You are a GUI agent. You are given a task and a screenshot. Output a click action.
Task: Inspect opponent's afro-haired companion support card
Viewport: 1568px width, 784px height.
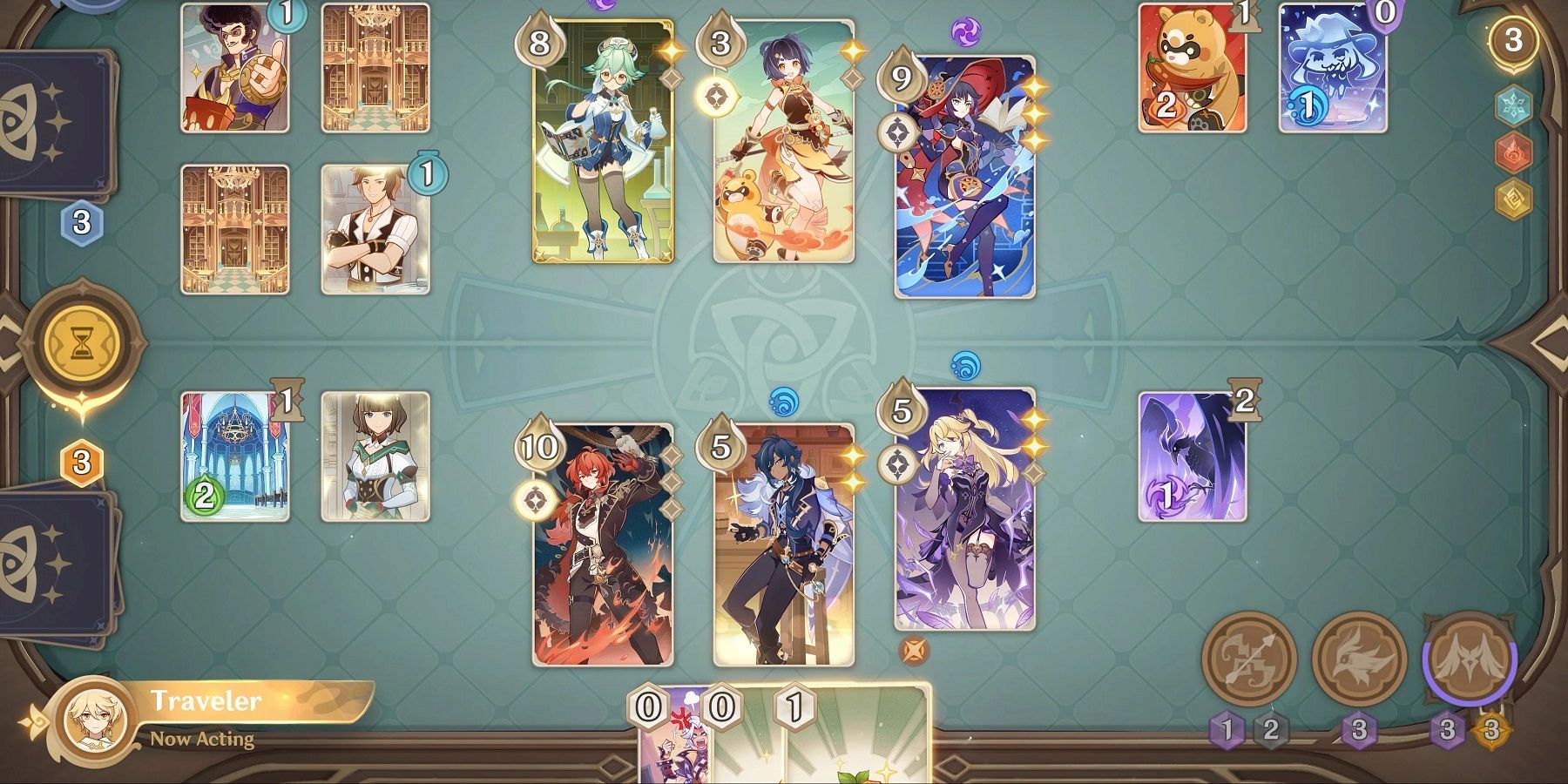click(x=234, y=68)
